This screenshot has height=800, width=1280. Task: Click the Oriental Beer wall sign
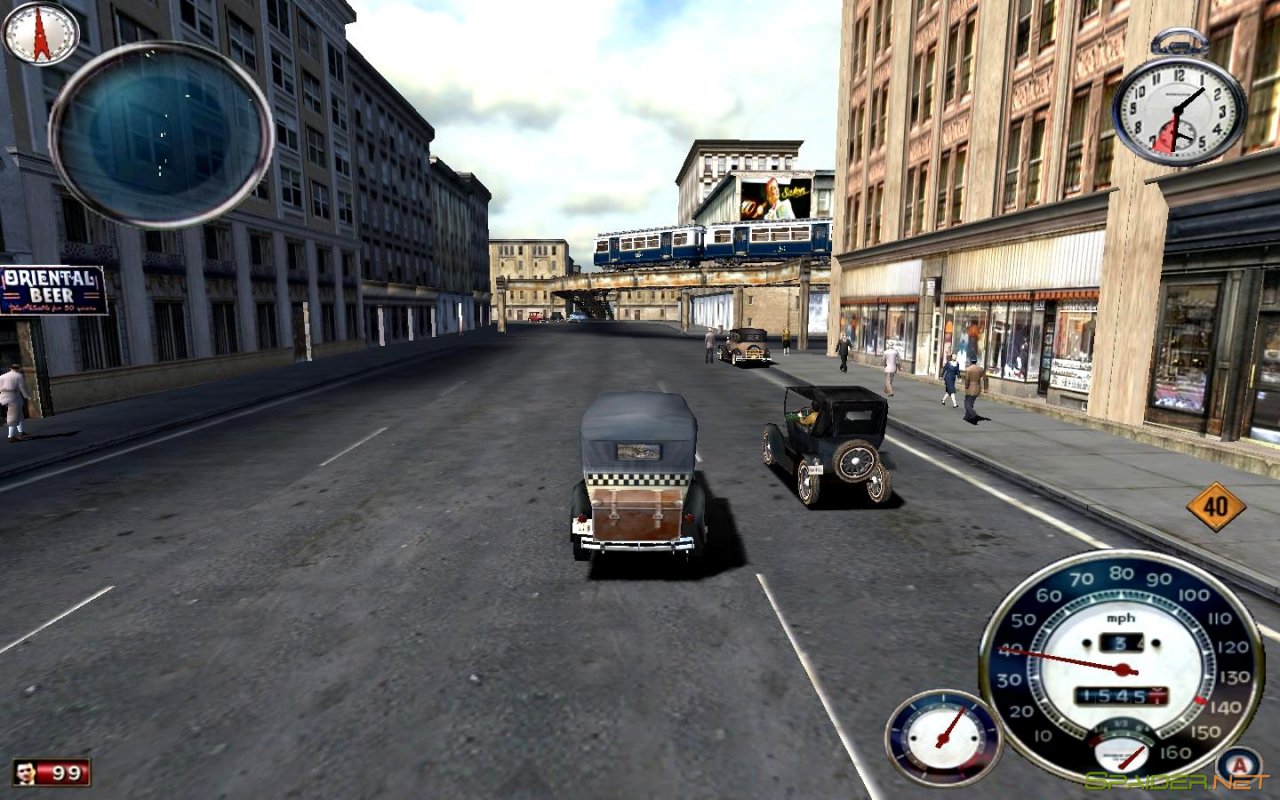pos(48,290)
